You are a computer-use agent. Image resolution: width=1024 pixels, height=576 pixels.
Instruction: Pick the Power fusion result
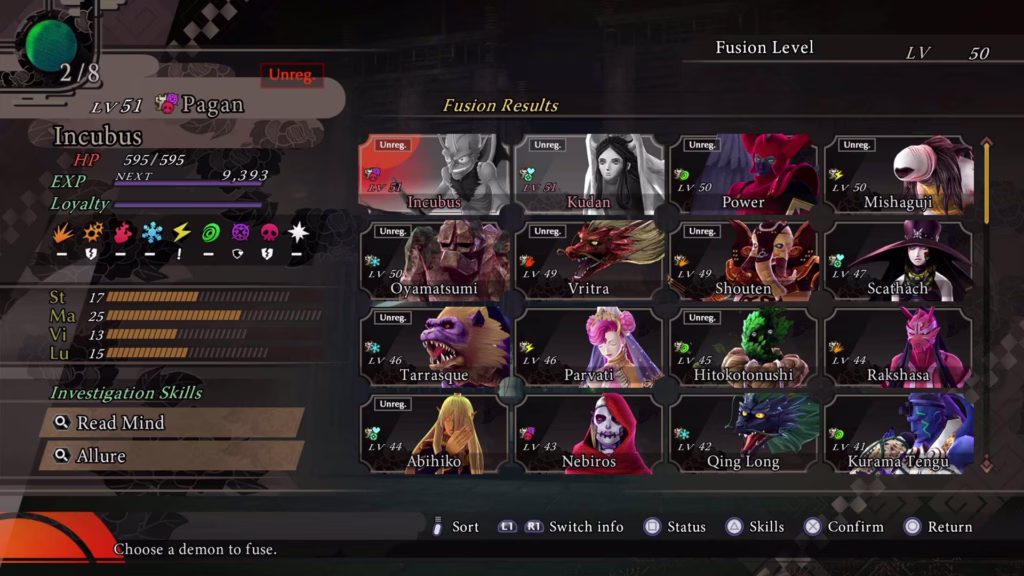pyautogui.click(x=743, y=175)
